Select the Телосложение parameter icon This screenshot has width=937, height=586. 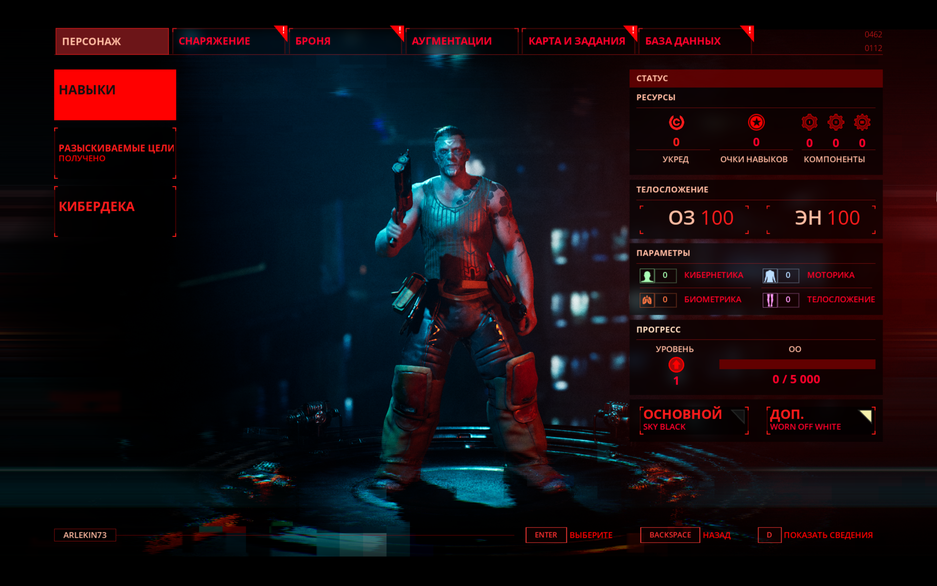[771, 299]
